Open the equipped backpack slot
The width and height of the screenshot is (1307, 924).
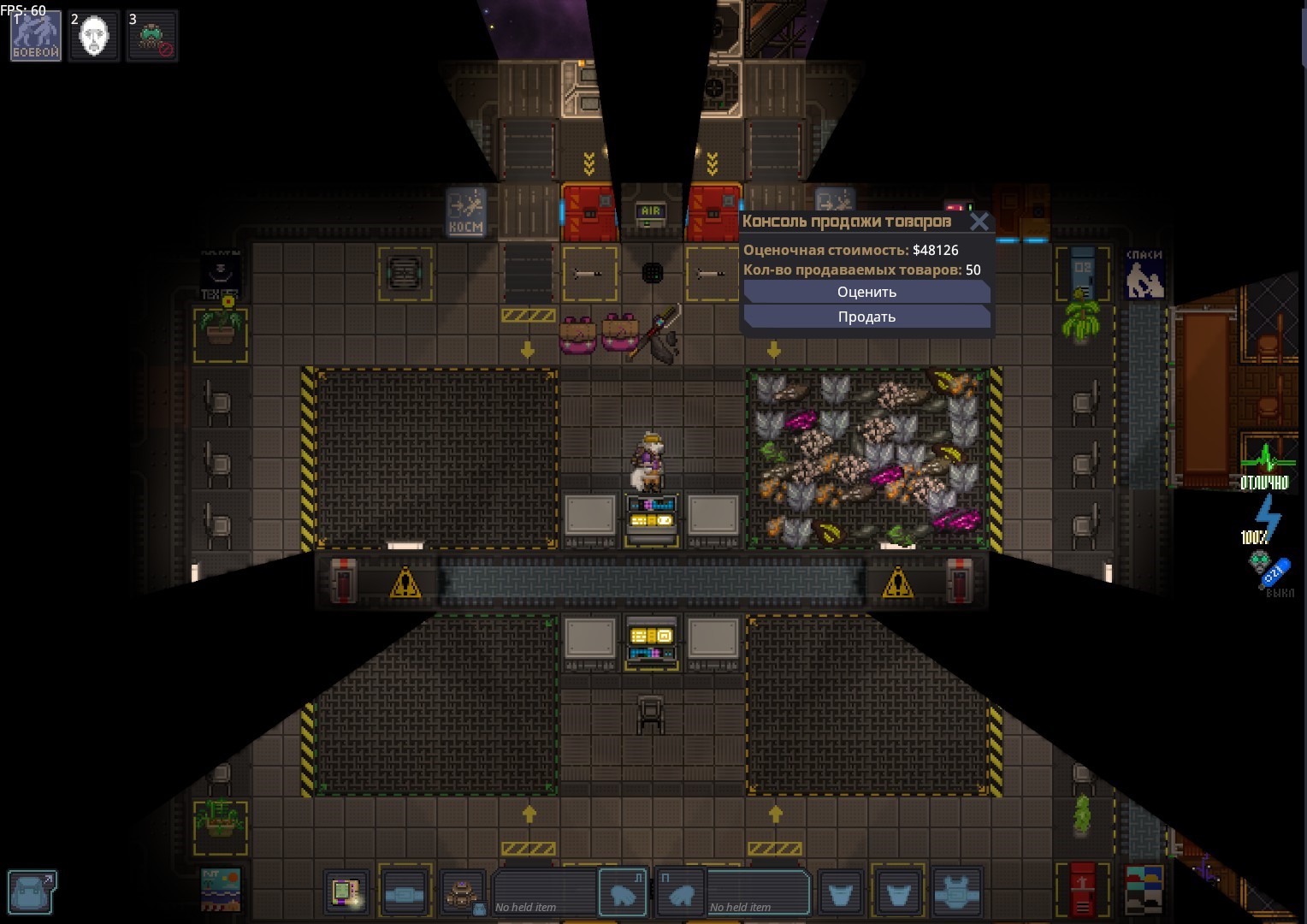463,893
